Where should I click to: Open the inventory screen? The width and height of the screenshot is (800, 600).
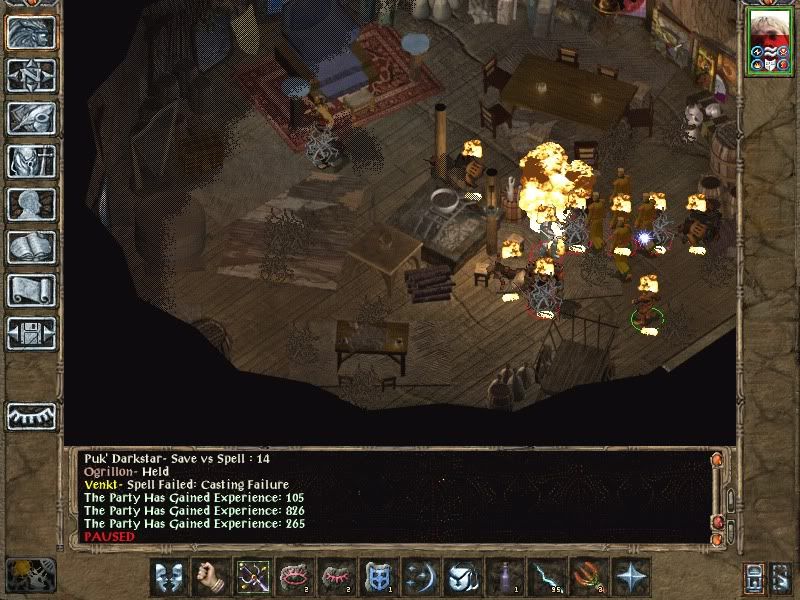pos(31,161)
